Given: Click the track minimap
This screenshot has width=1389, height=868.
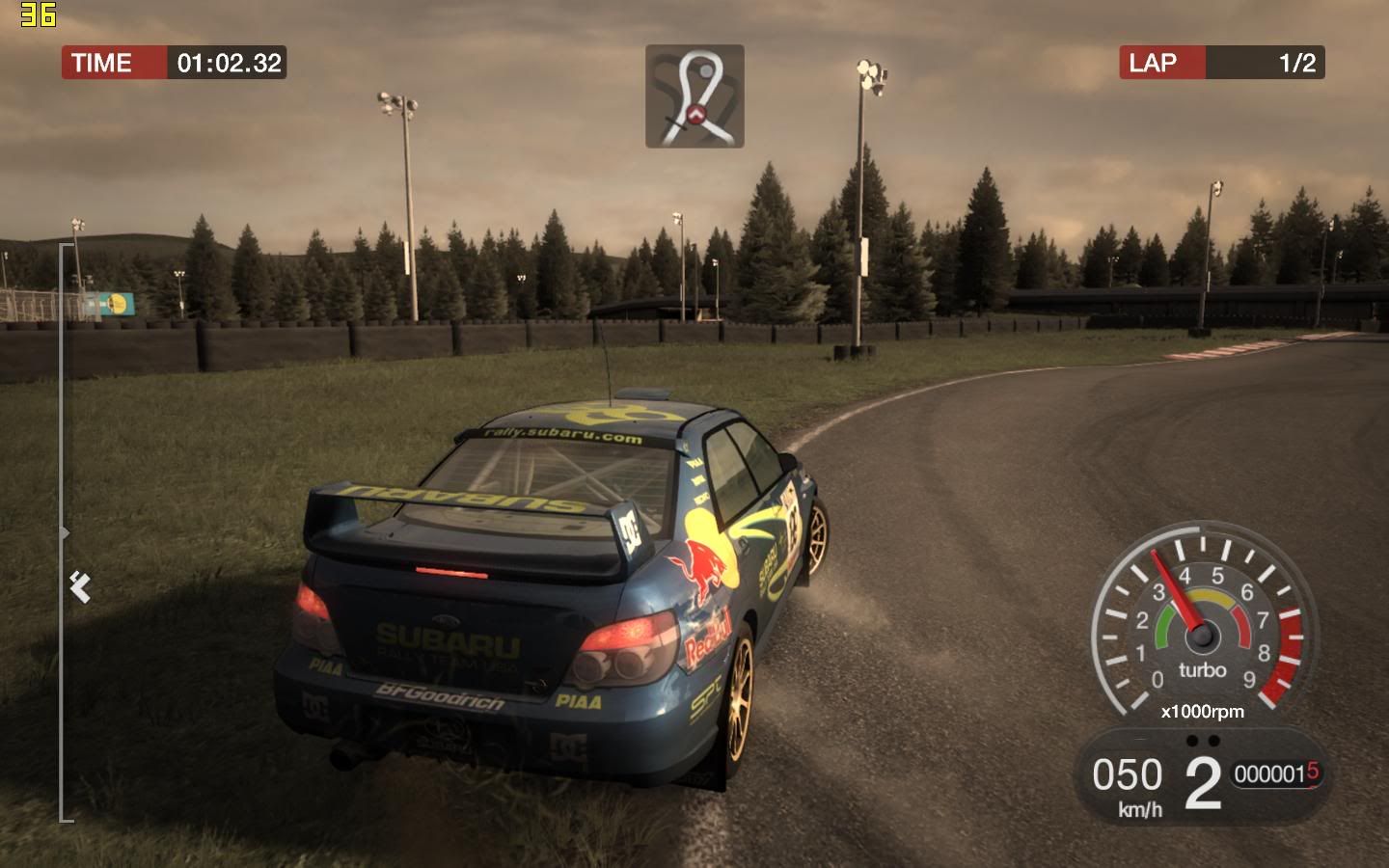Looking at the screenshot, I should [694, 96].
